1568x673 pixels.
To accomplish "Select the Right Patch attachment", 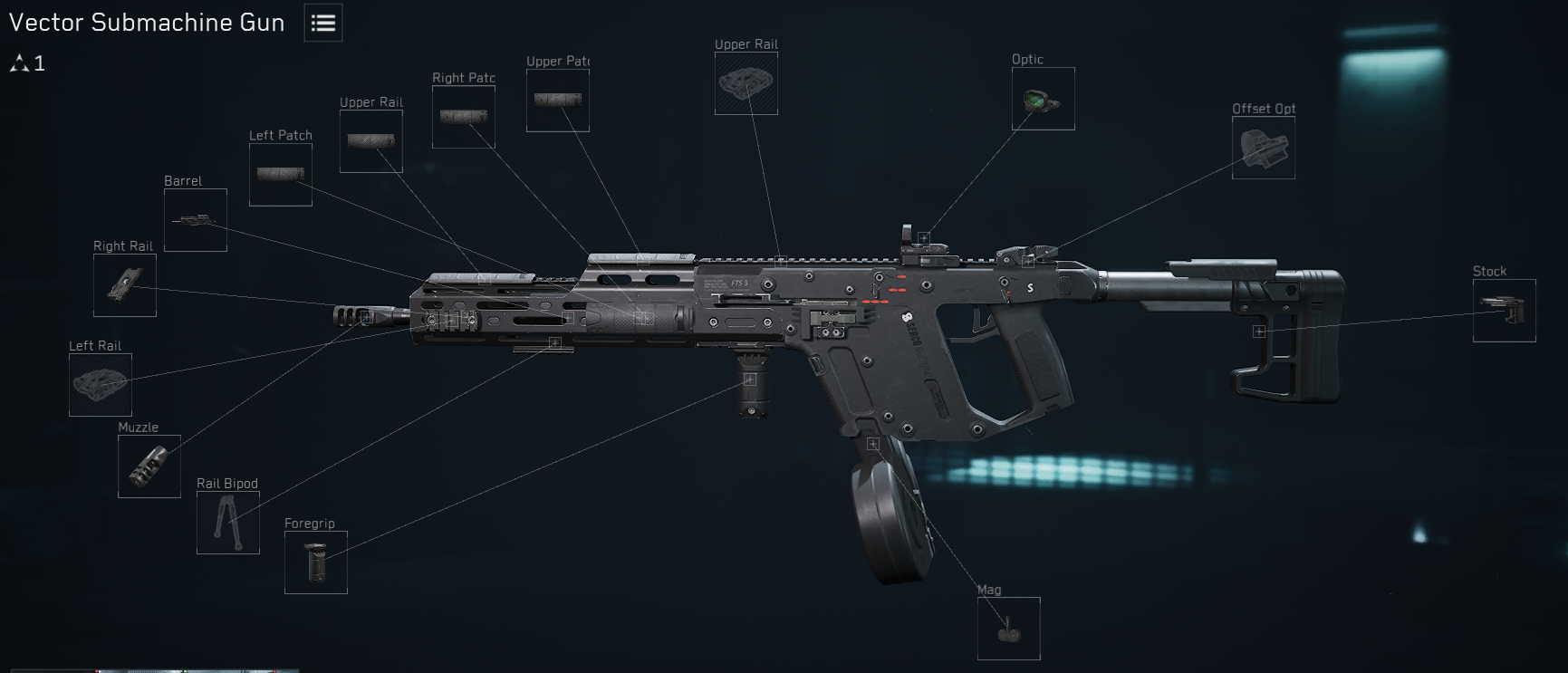I will tap(463, 117).
